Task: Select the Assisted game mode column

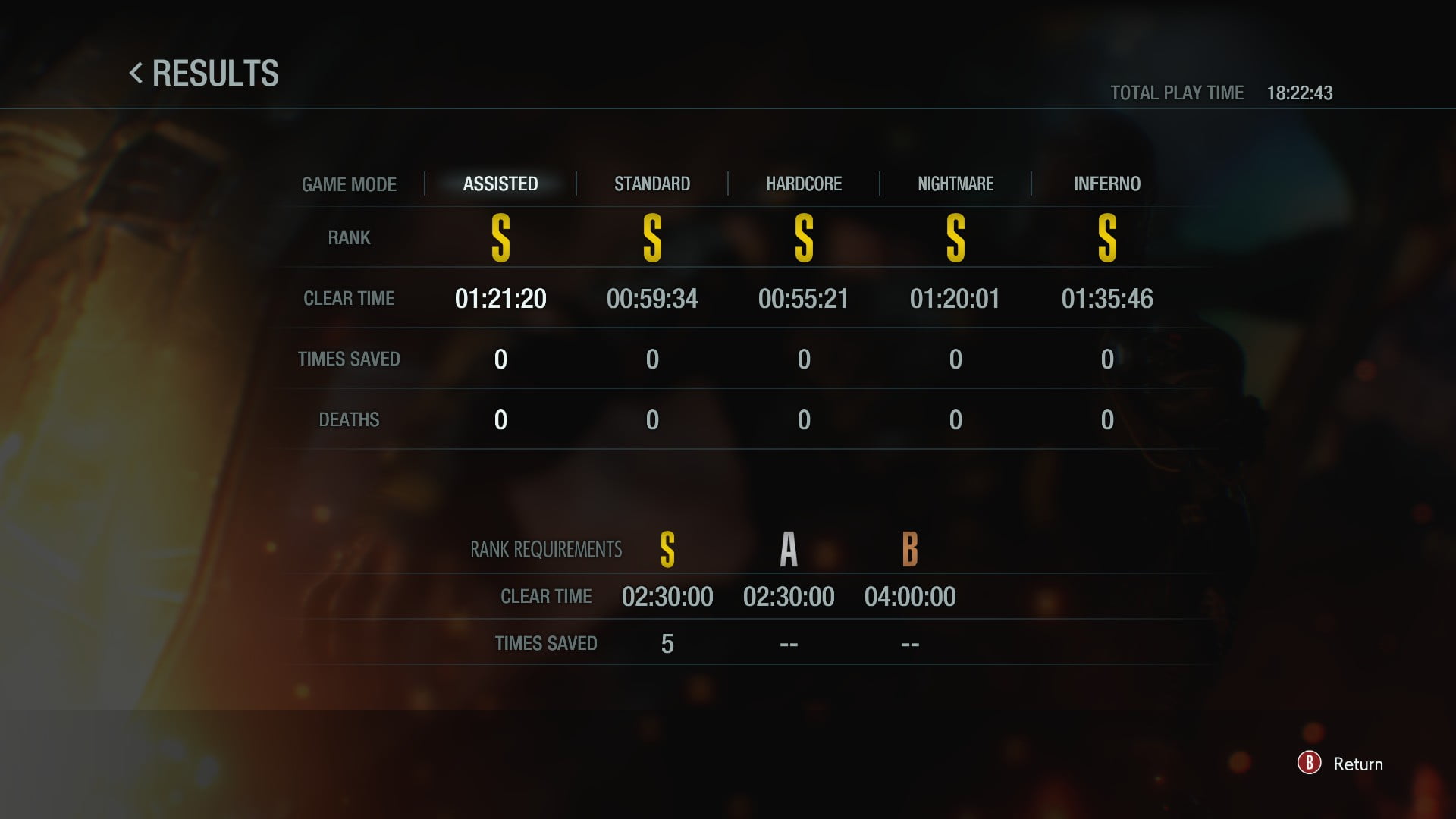Action: [x=500, y=184]
